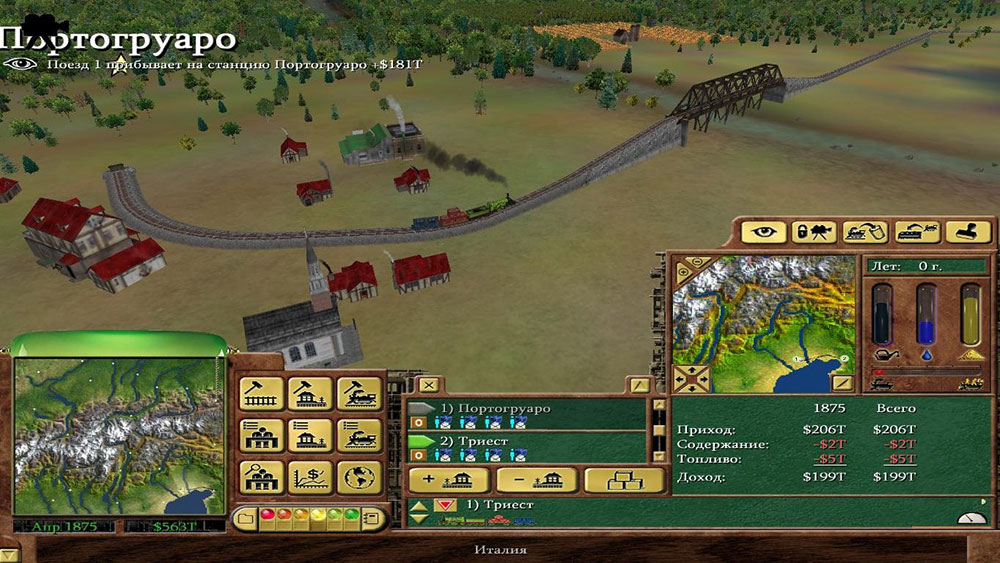
Task: Open the lay track tool
Action: pyautogui.click(x=261, y=394)
